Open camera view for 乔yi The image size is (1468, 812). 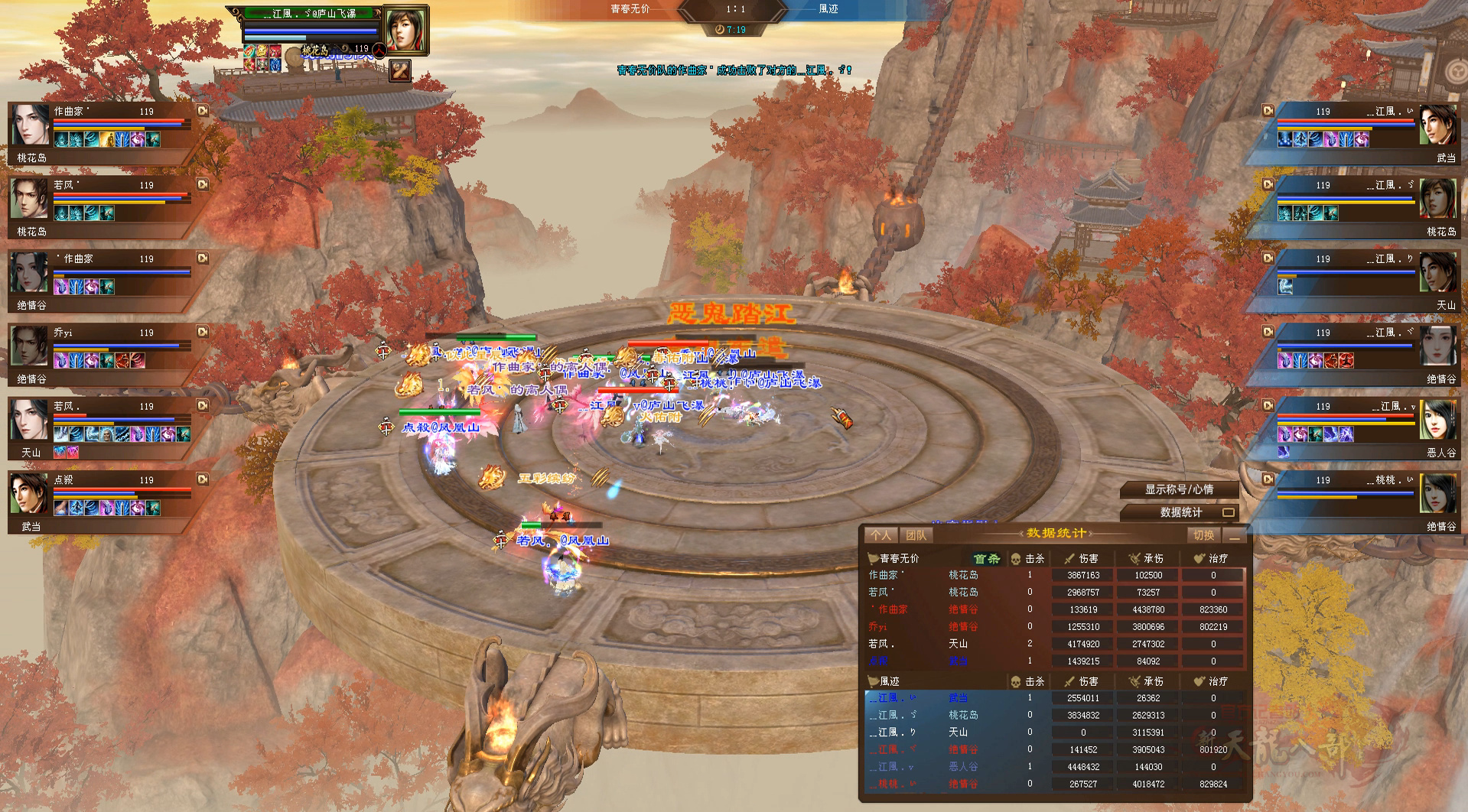click(x=203, y=332)
